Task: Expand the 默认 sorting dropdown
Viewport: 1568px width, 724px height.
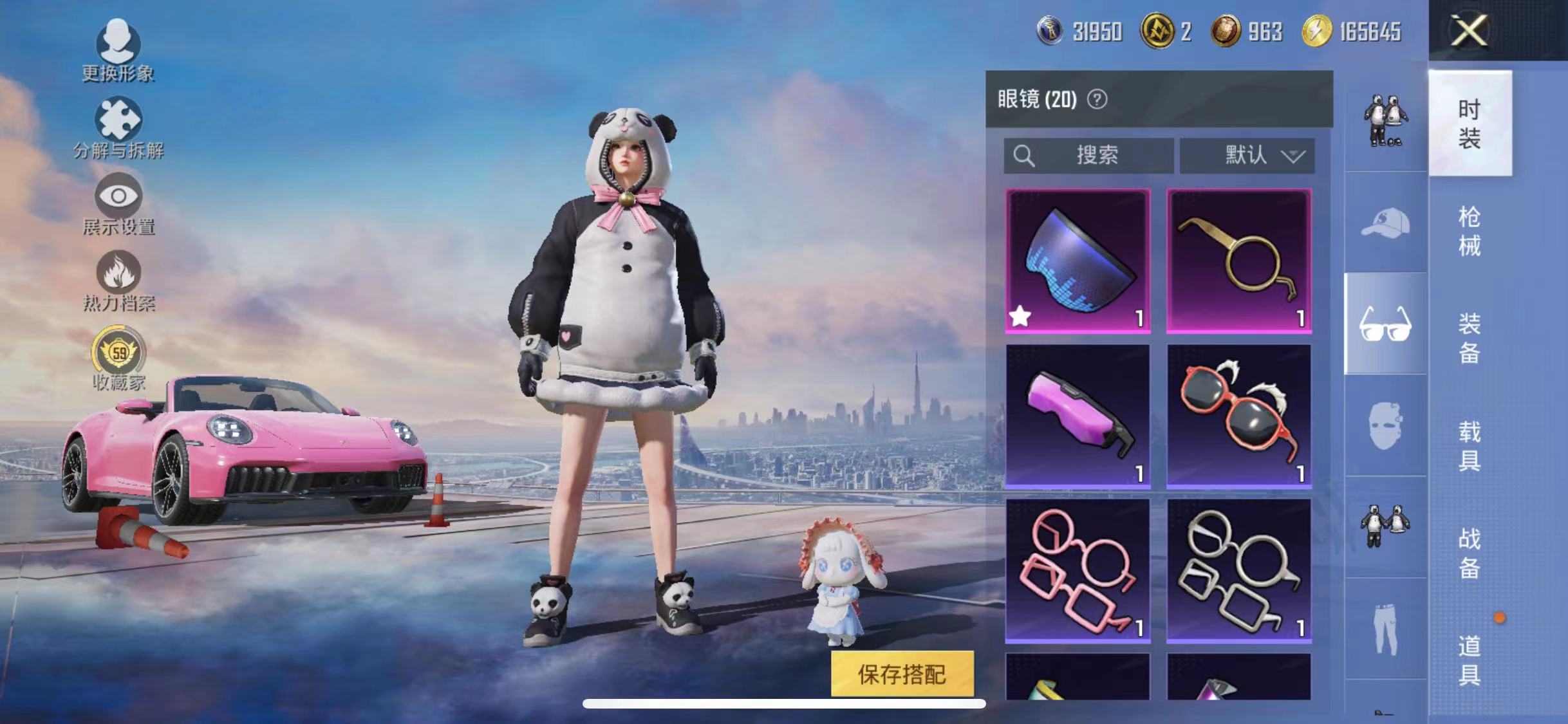Action: 1246,154
